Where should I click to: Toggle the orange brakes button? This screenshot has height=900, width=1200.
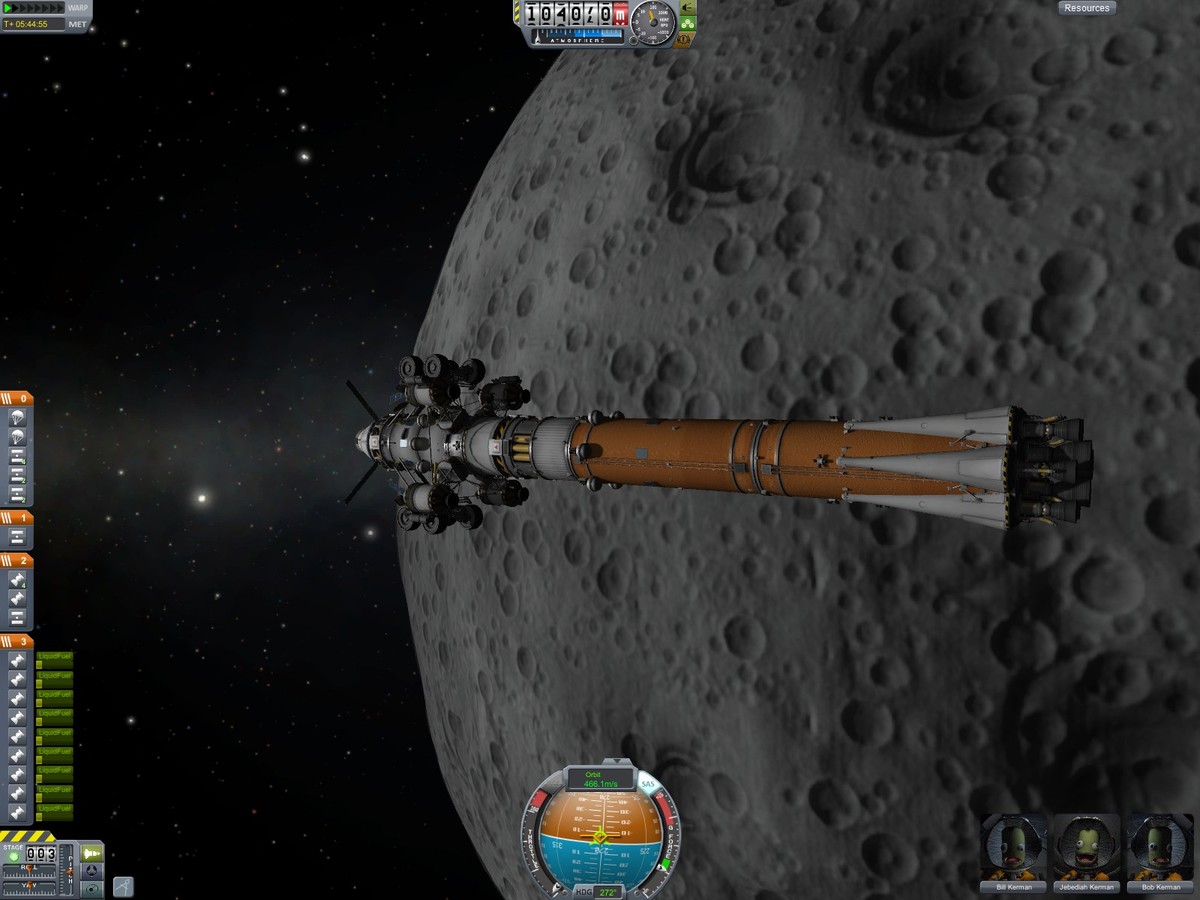click(x=687, y=40)
